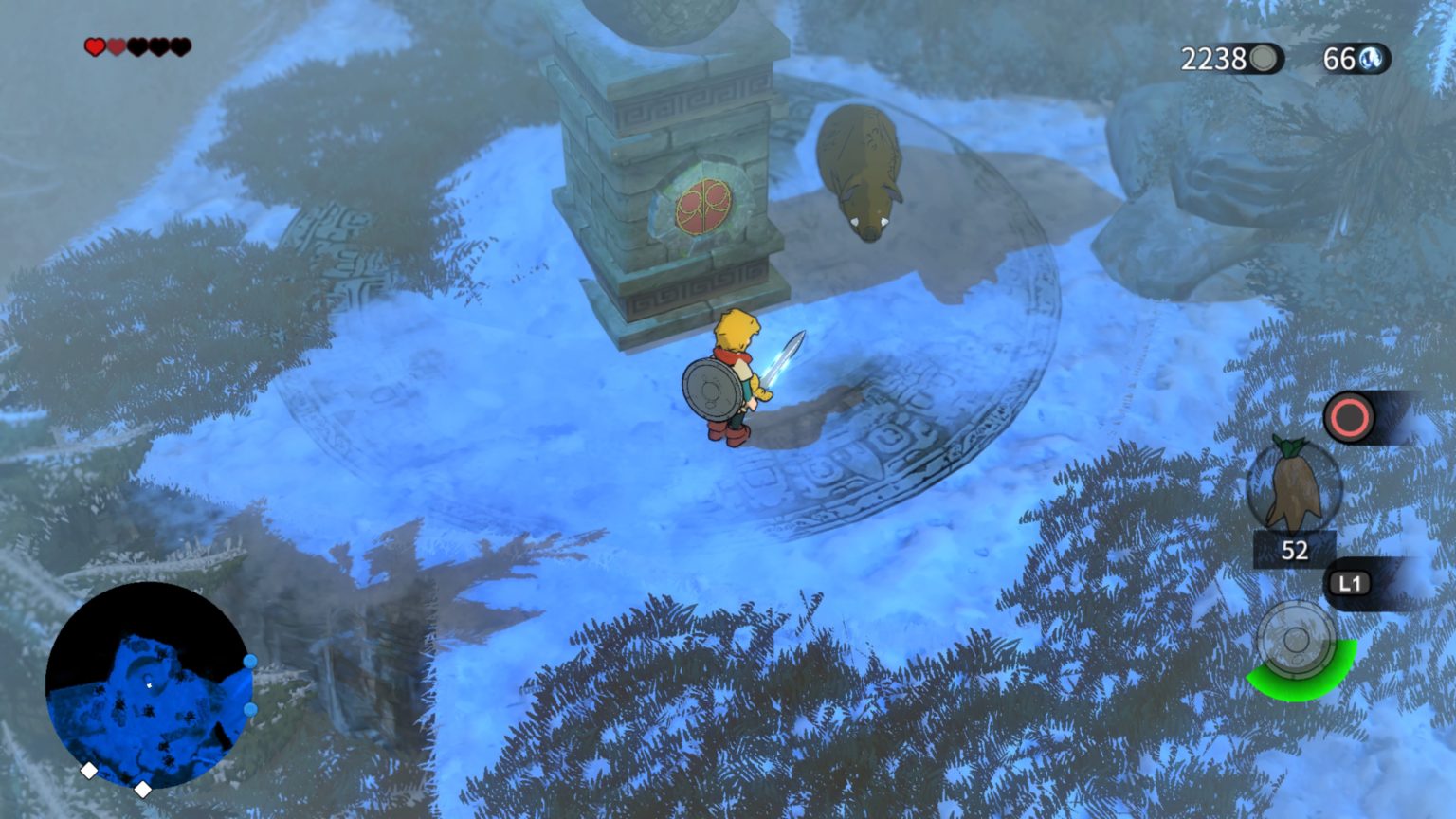Click the L1 button prompt label
Viewport: 1456px width, 819px height.
point(1350,585)
